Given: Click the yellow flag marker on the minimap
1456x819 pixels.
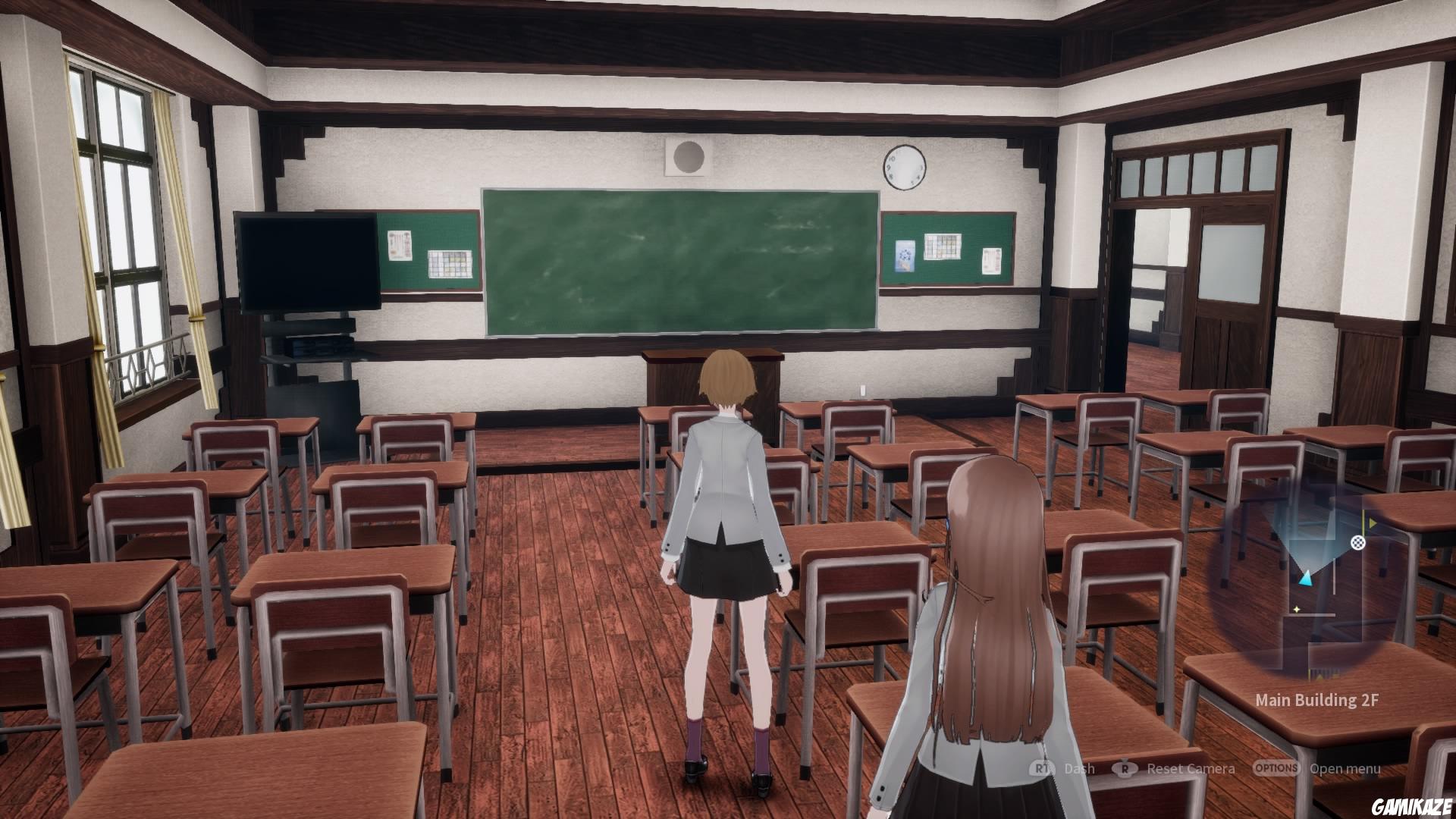Looking at the screenshot, I should (1371, 522).
